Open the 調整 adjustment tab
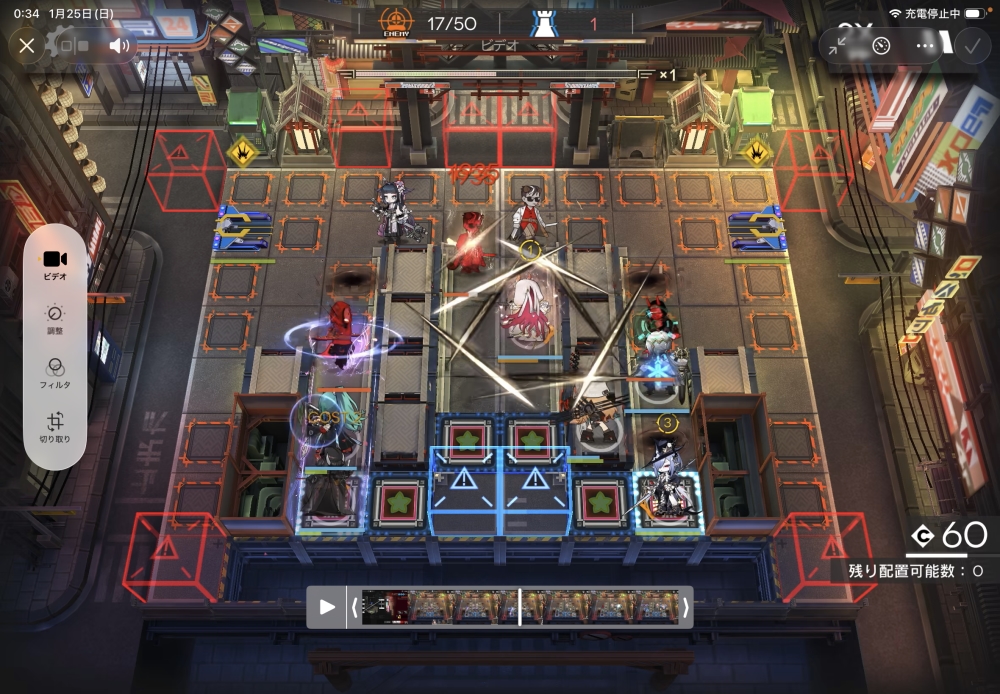1000x694 pixels. [x=55, y=320]
